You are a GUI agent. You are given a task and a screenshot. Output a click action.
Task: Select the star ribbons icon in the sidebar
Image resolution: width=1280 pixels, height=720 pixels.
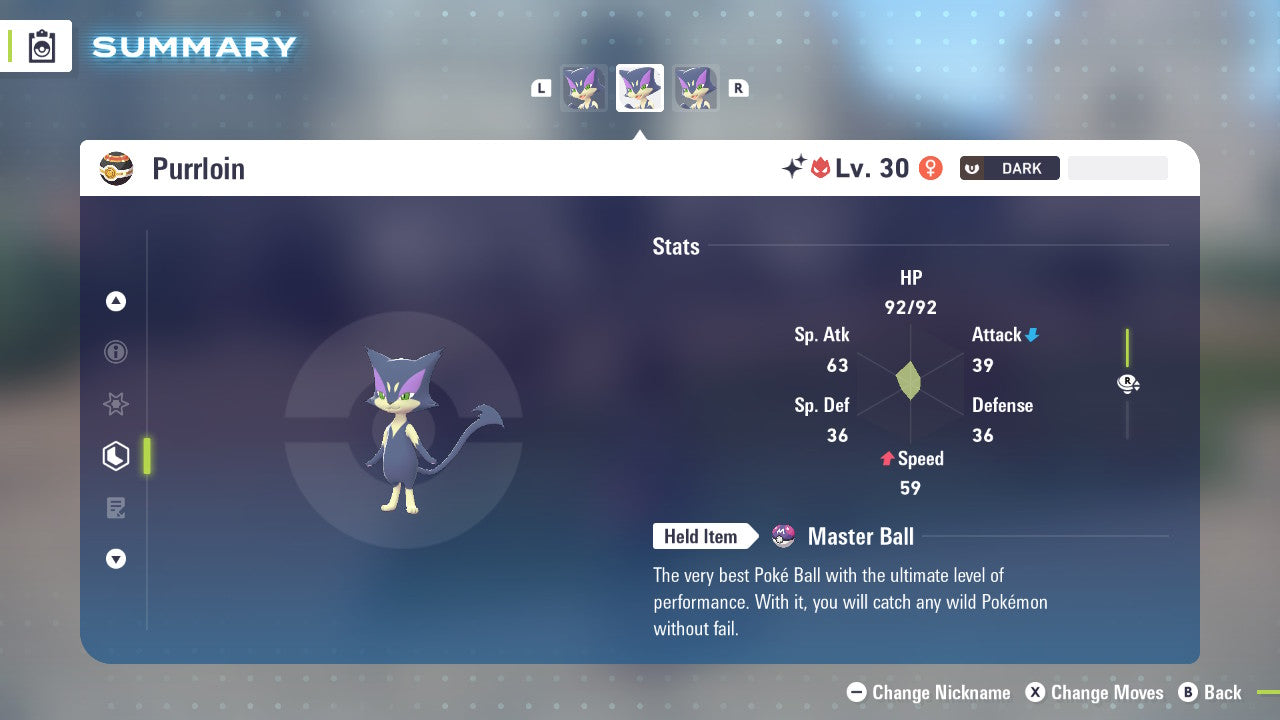(x=116, y=404)
